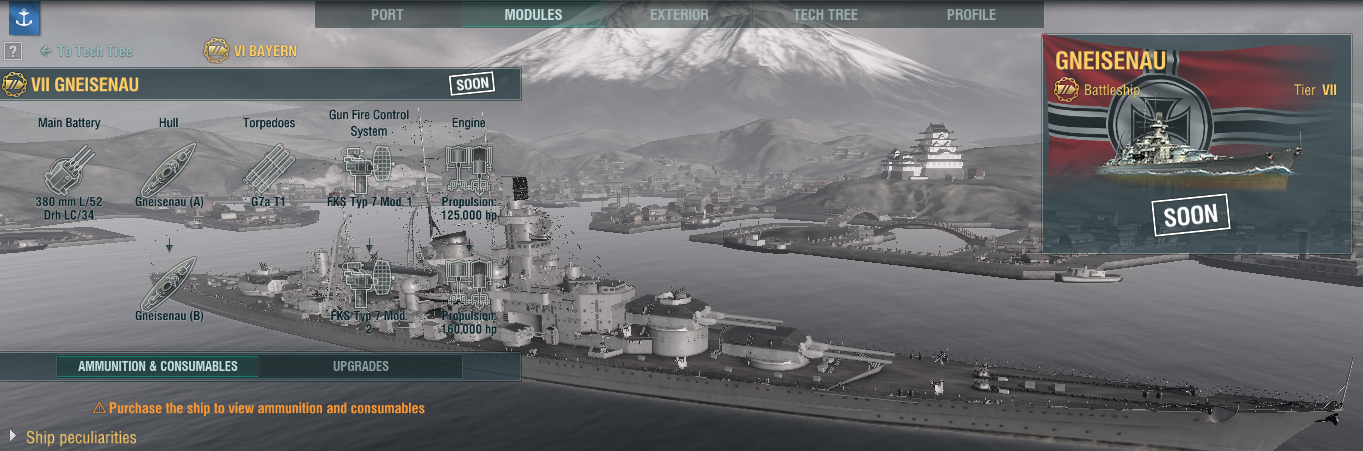
Task: Select the VI Bayern ship link
Action: click(x=251, y=51)
